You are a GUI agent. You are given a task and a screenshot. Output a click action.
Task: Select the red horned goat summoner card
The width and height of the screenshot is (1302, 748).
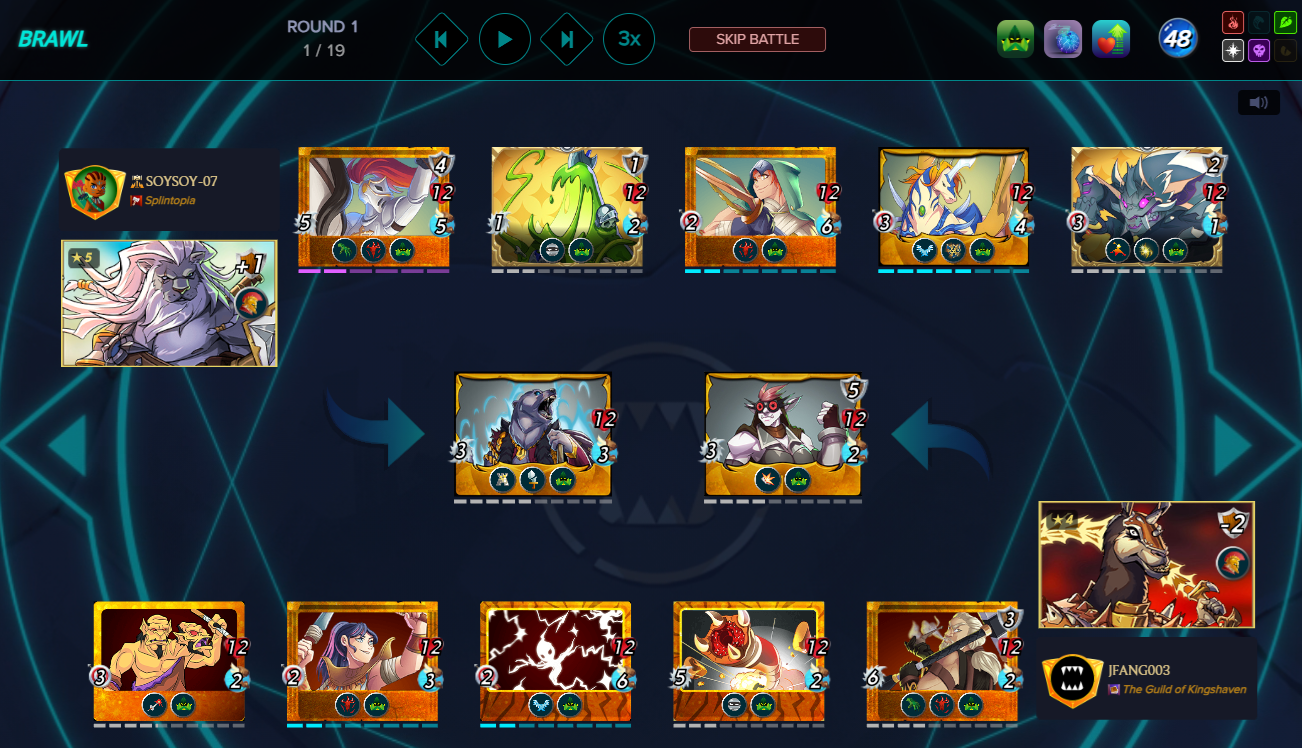click(1146, 565)
